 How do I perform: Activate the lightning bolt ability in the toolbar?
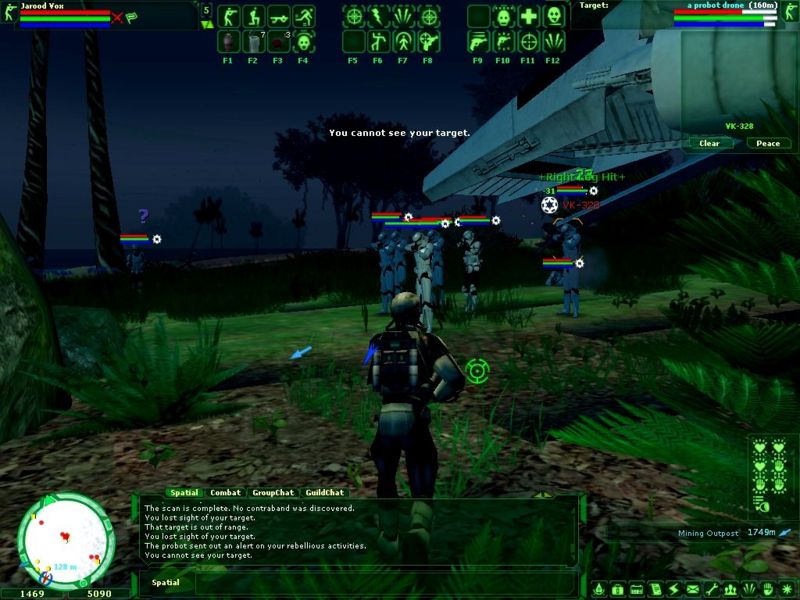tap(378, 16)
